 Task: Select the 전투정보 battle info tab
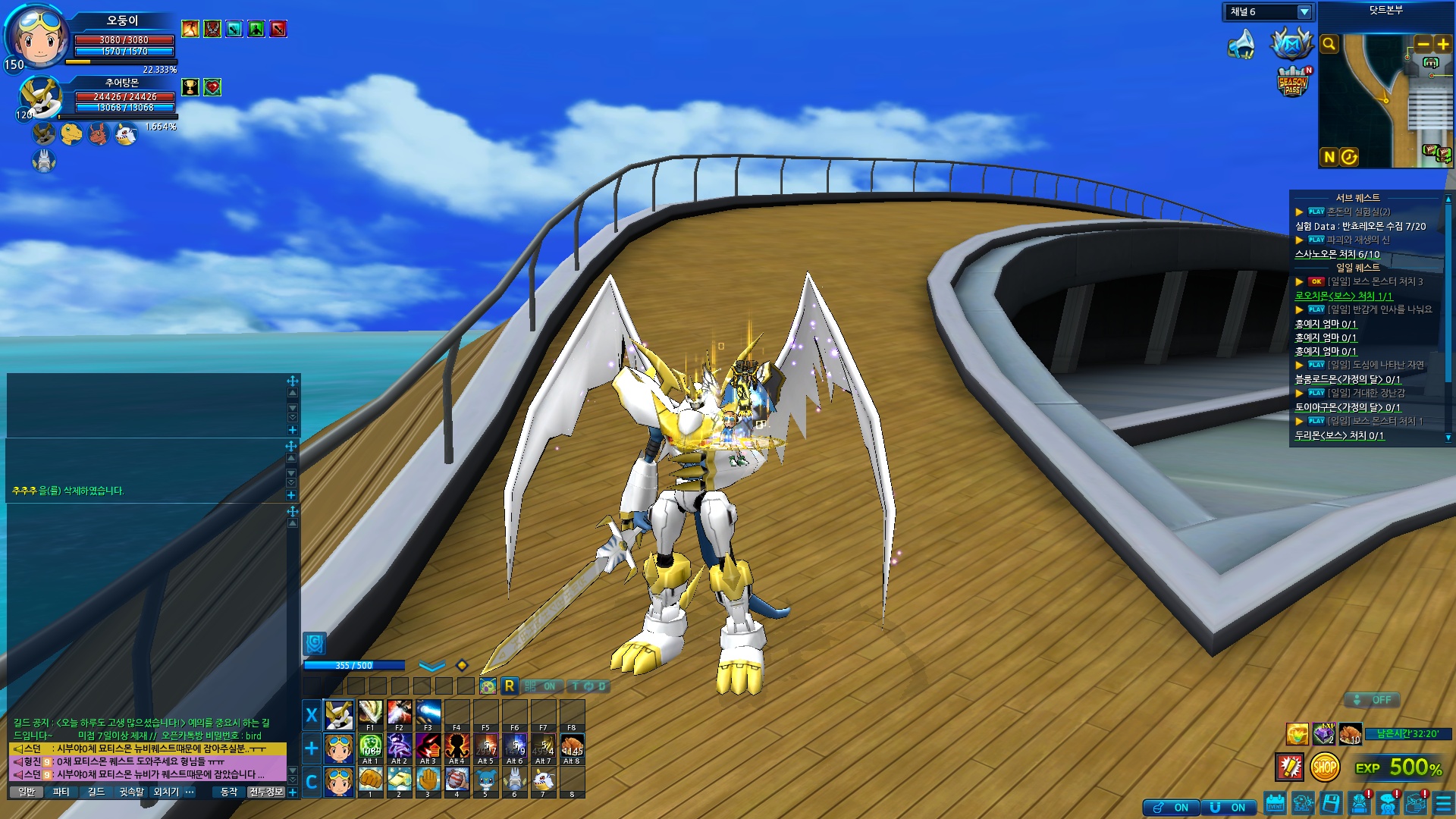(x=265, y=792)
